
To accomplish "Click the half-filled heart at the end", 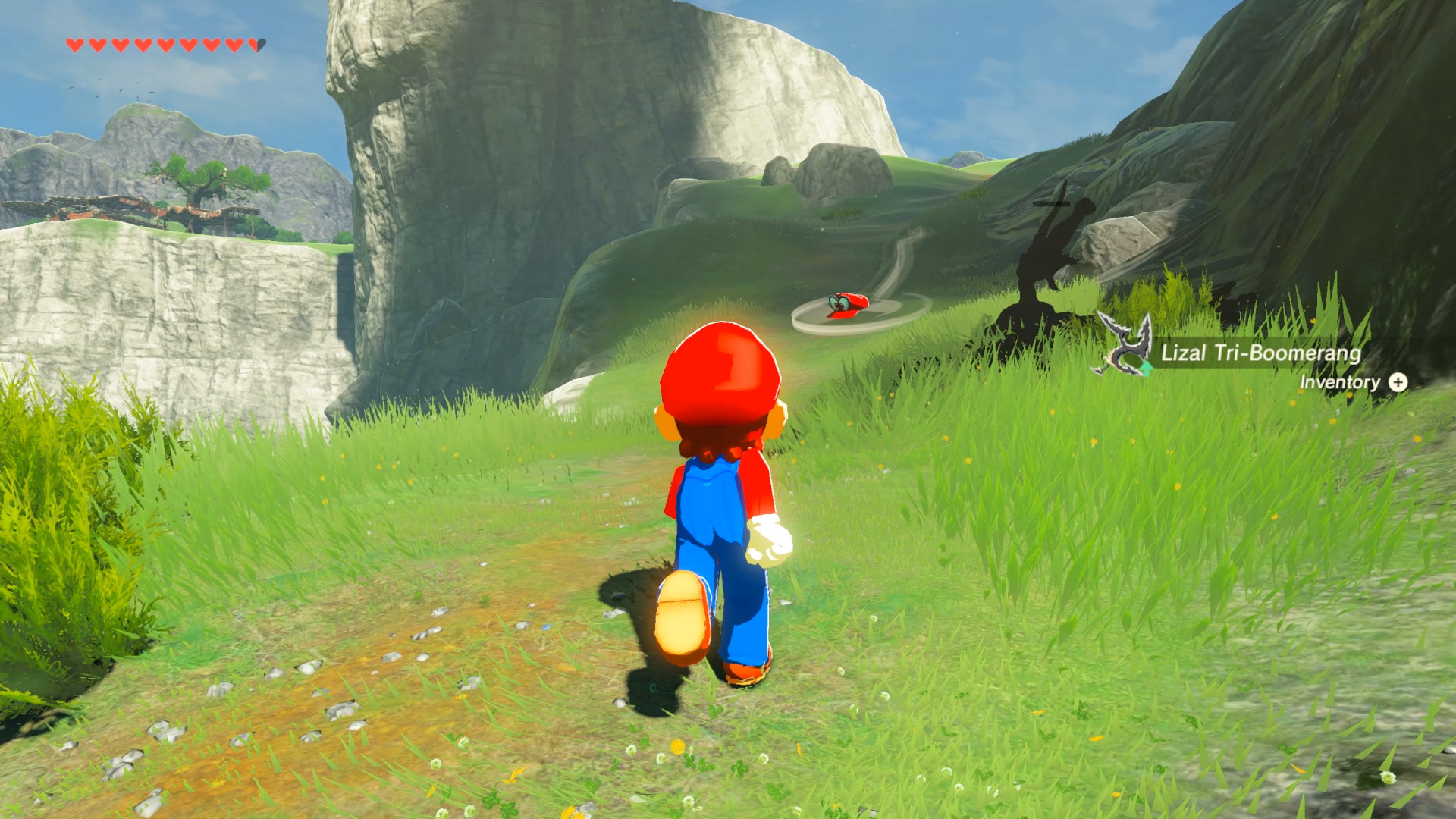I will [256, 43].
